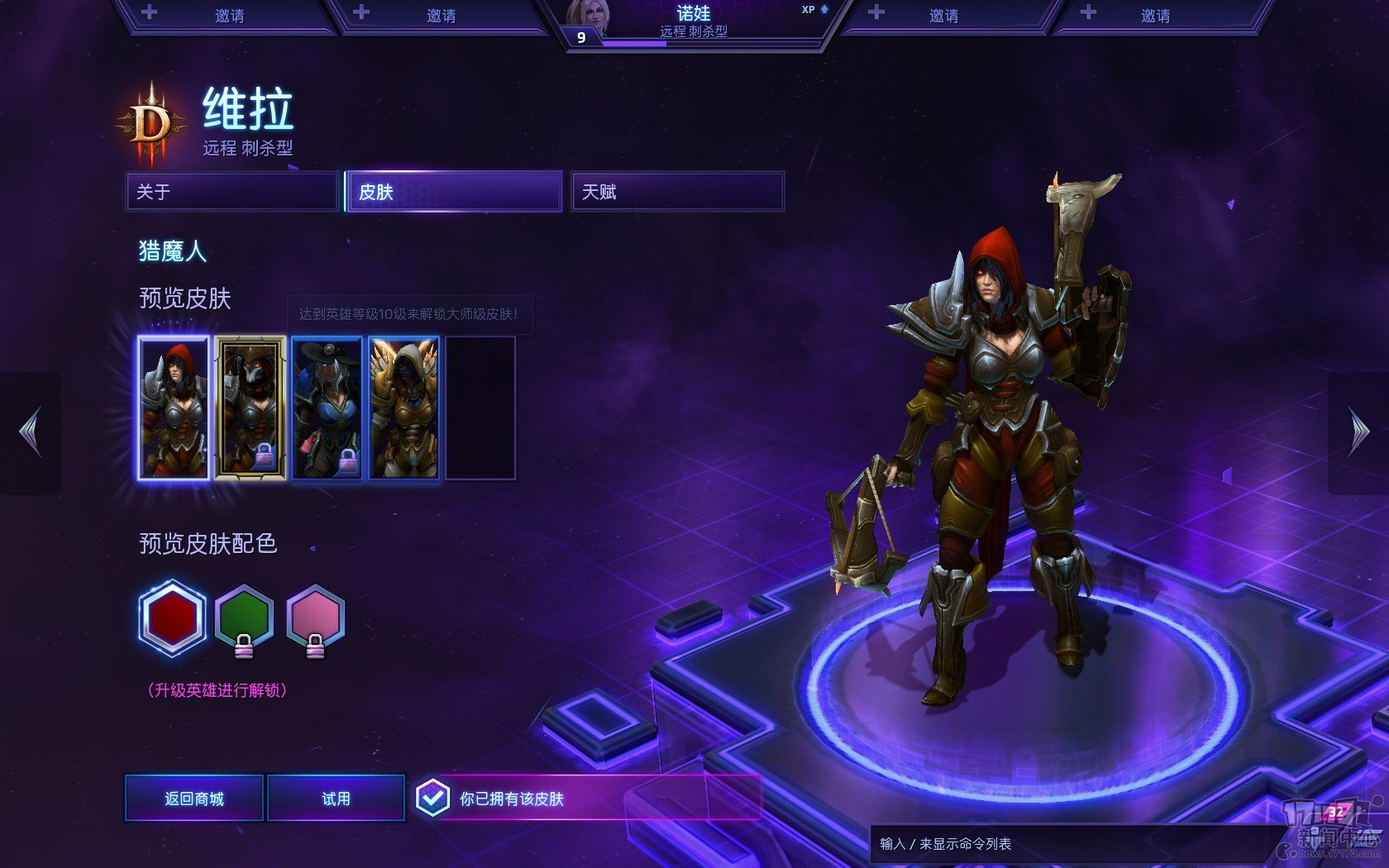Pick the red skin color hexagon
The image size is (1389, 868).
[172, 618]
